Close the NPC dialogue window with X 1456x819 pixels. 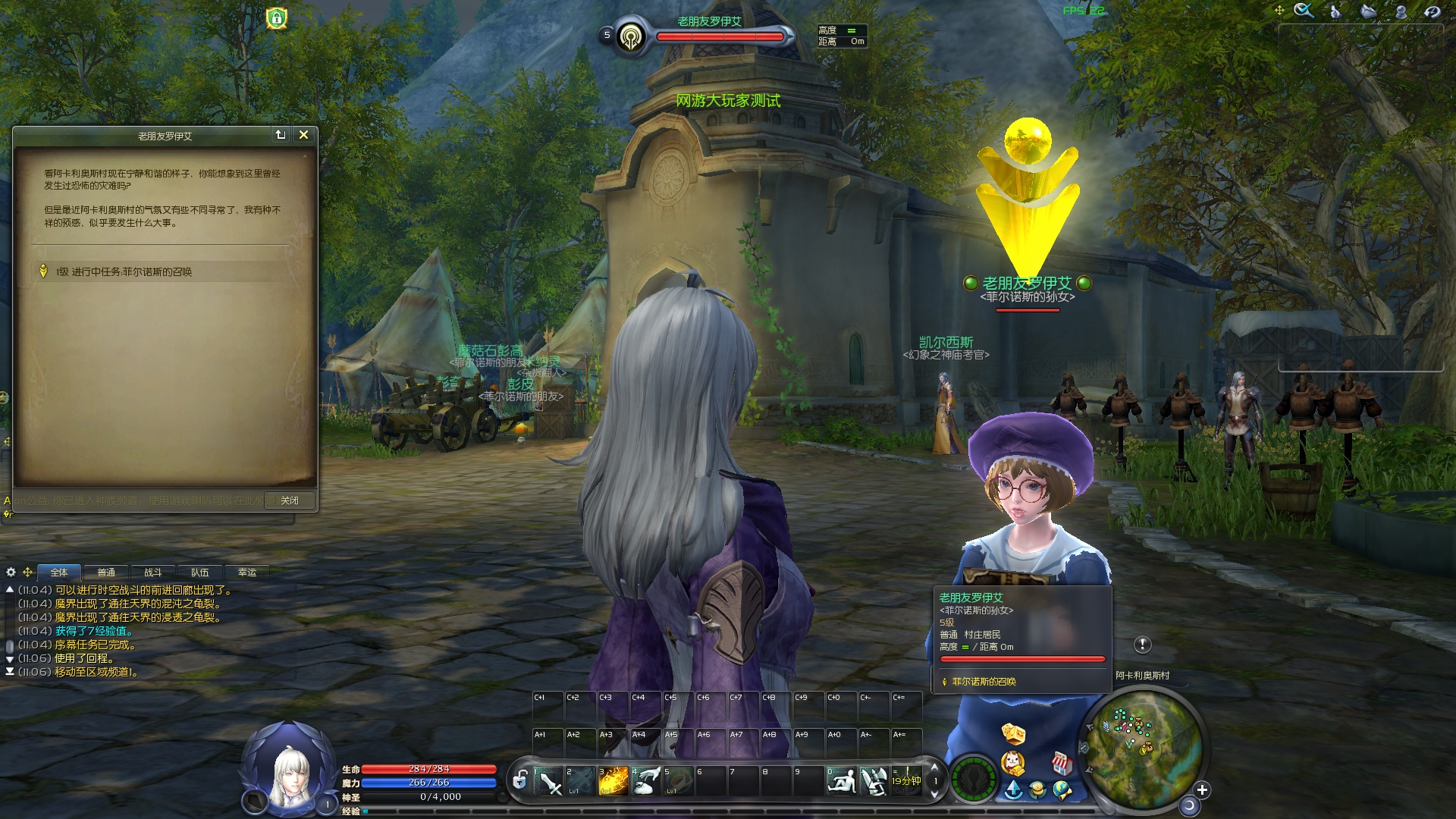click(x=303, y=135)
